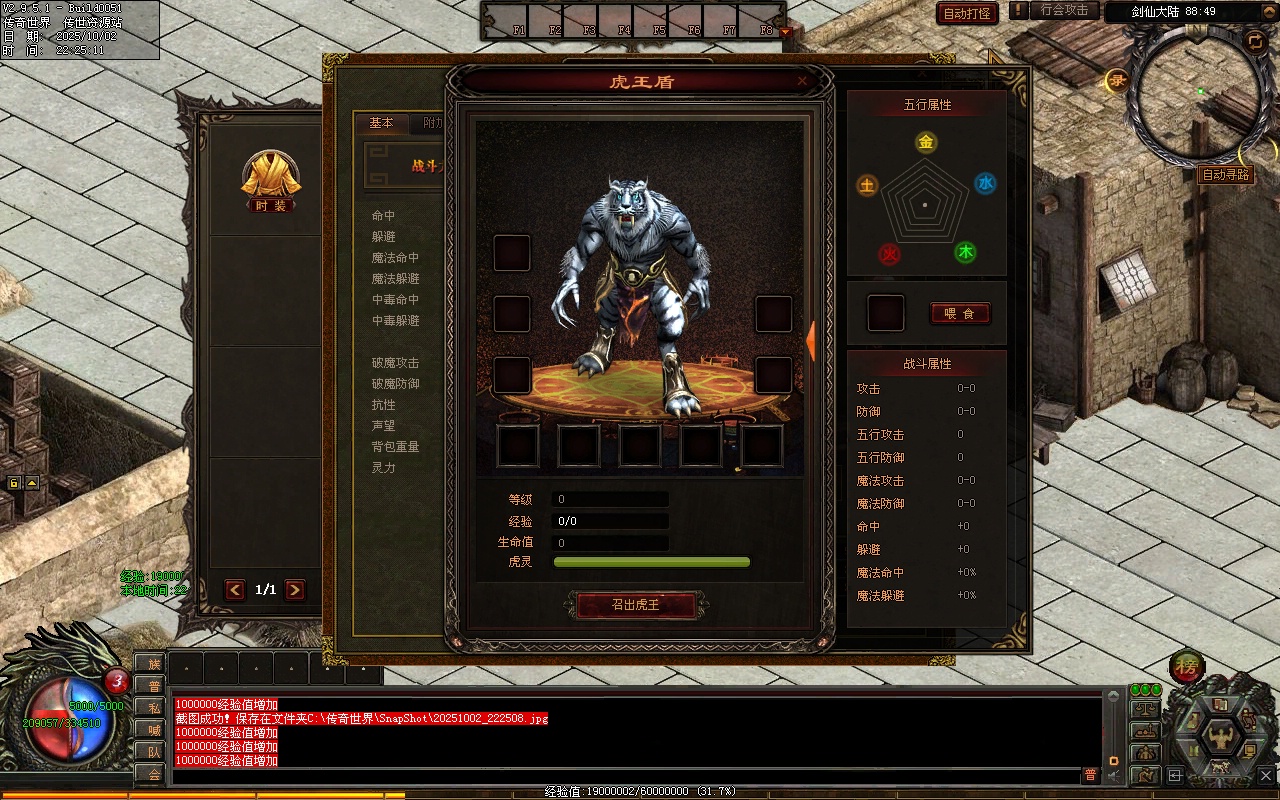Open the 榜 rankings button
Viewport: 1280px width, 800px height.
[1187, 666]
